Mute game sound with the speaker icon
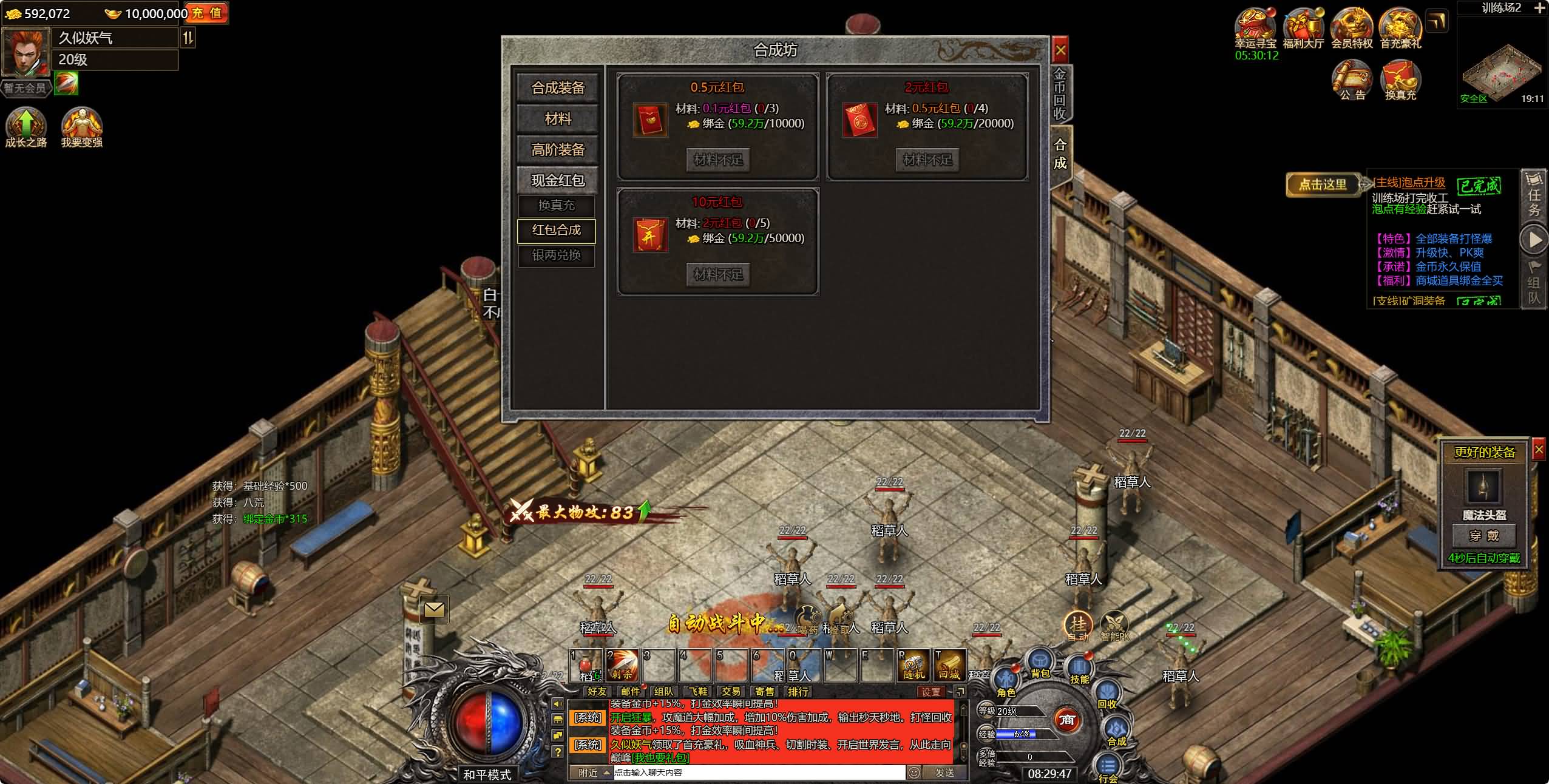The height and width of the screenshot is (784, 1549). (558, 704)
